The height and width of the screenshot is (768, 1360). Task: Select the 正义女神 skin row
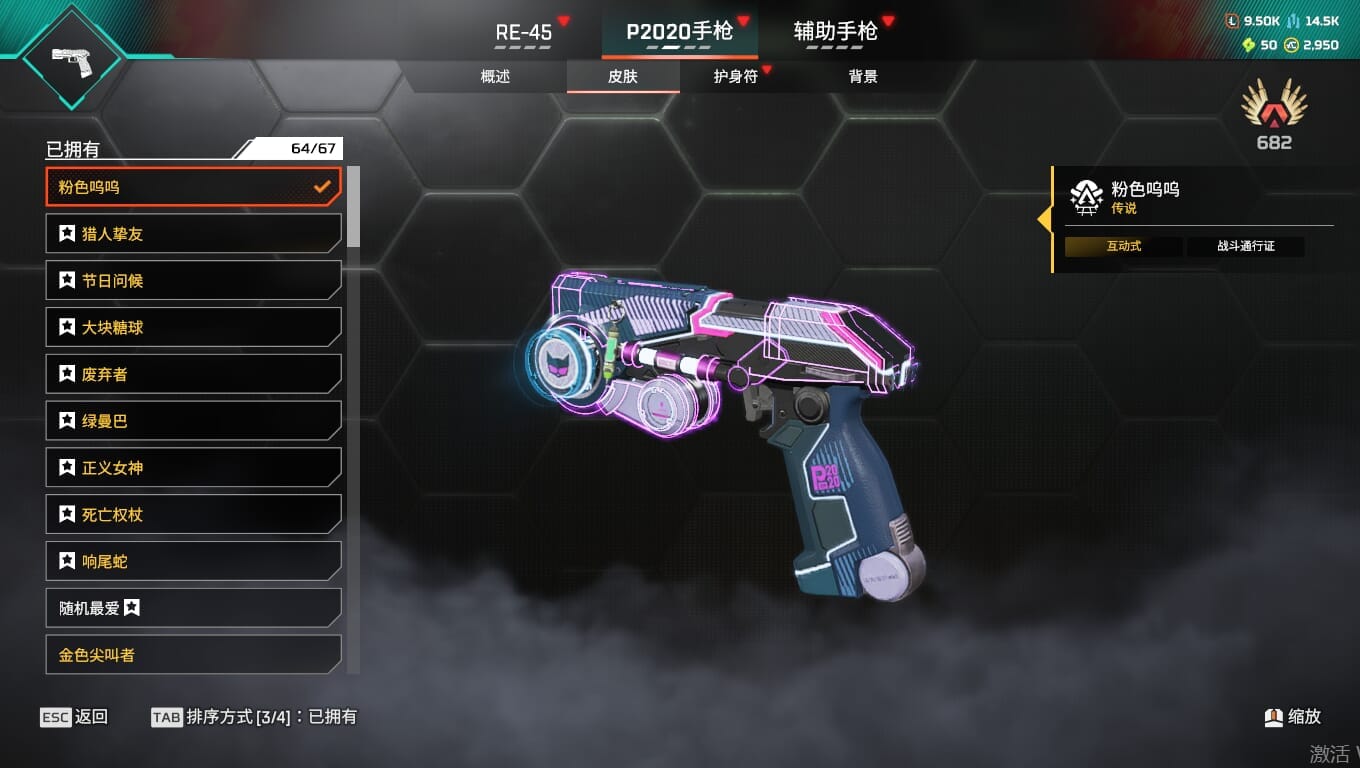(194, 468)
